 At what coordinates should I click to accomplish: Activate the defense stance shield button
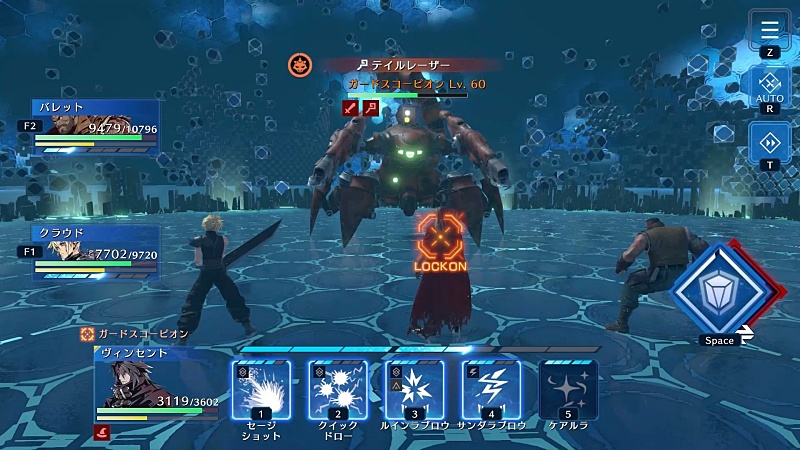(718, 290)
